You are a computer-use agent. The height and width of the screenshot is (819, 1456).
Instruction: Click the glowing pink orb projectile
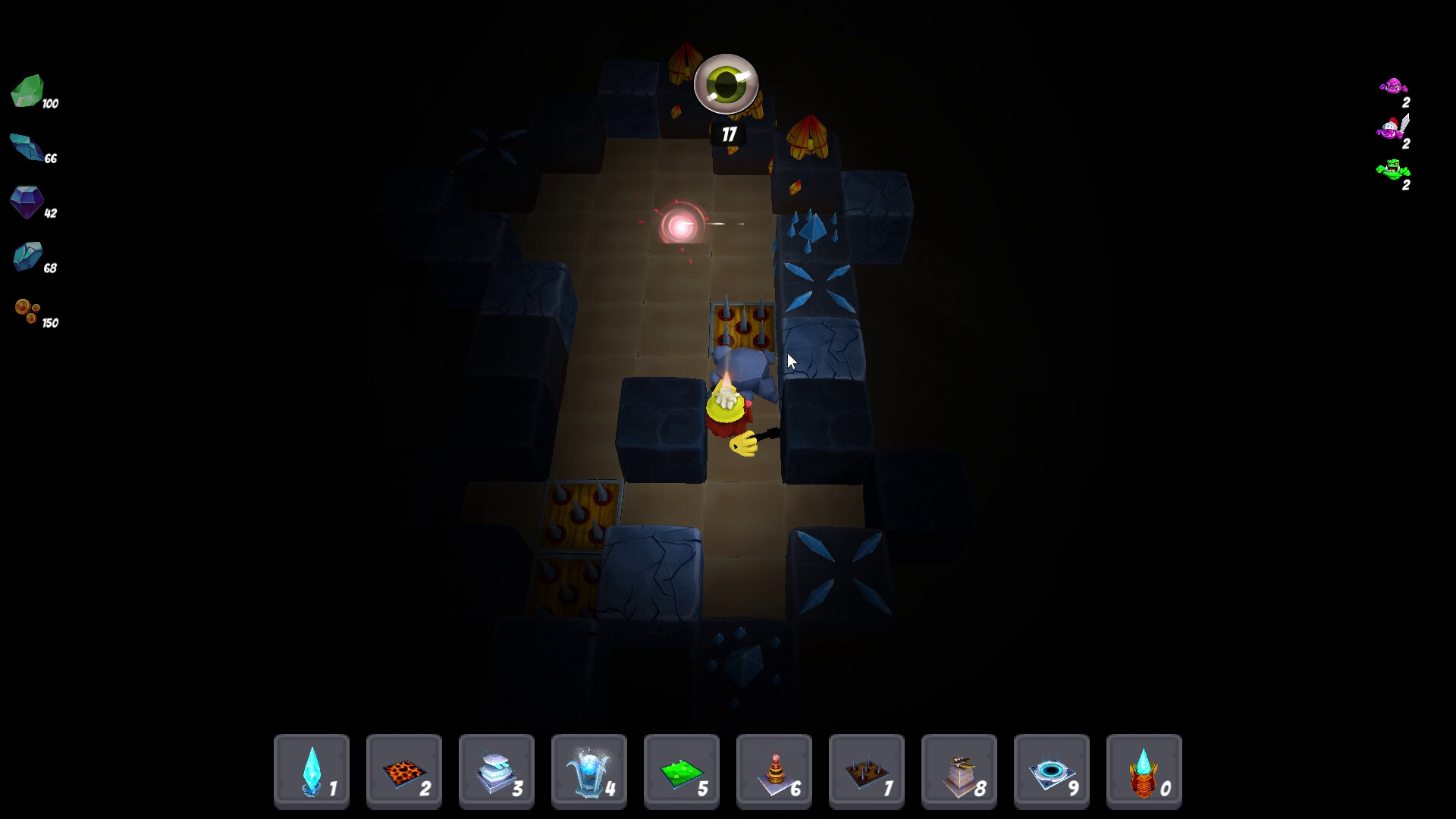click(680, 224)
